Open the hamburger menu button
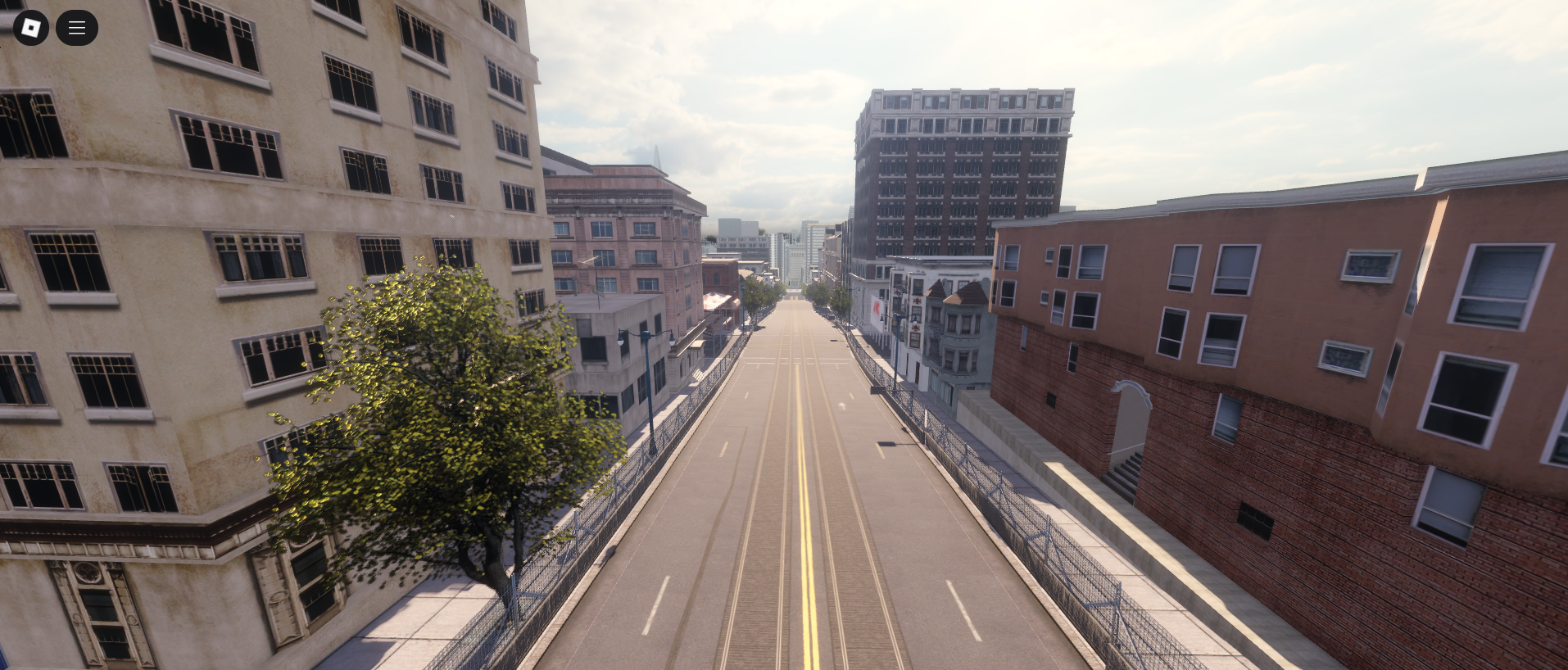Image resolution: width=1568 pixels, height=670 pixels. coord(77,28)
